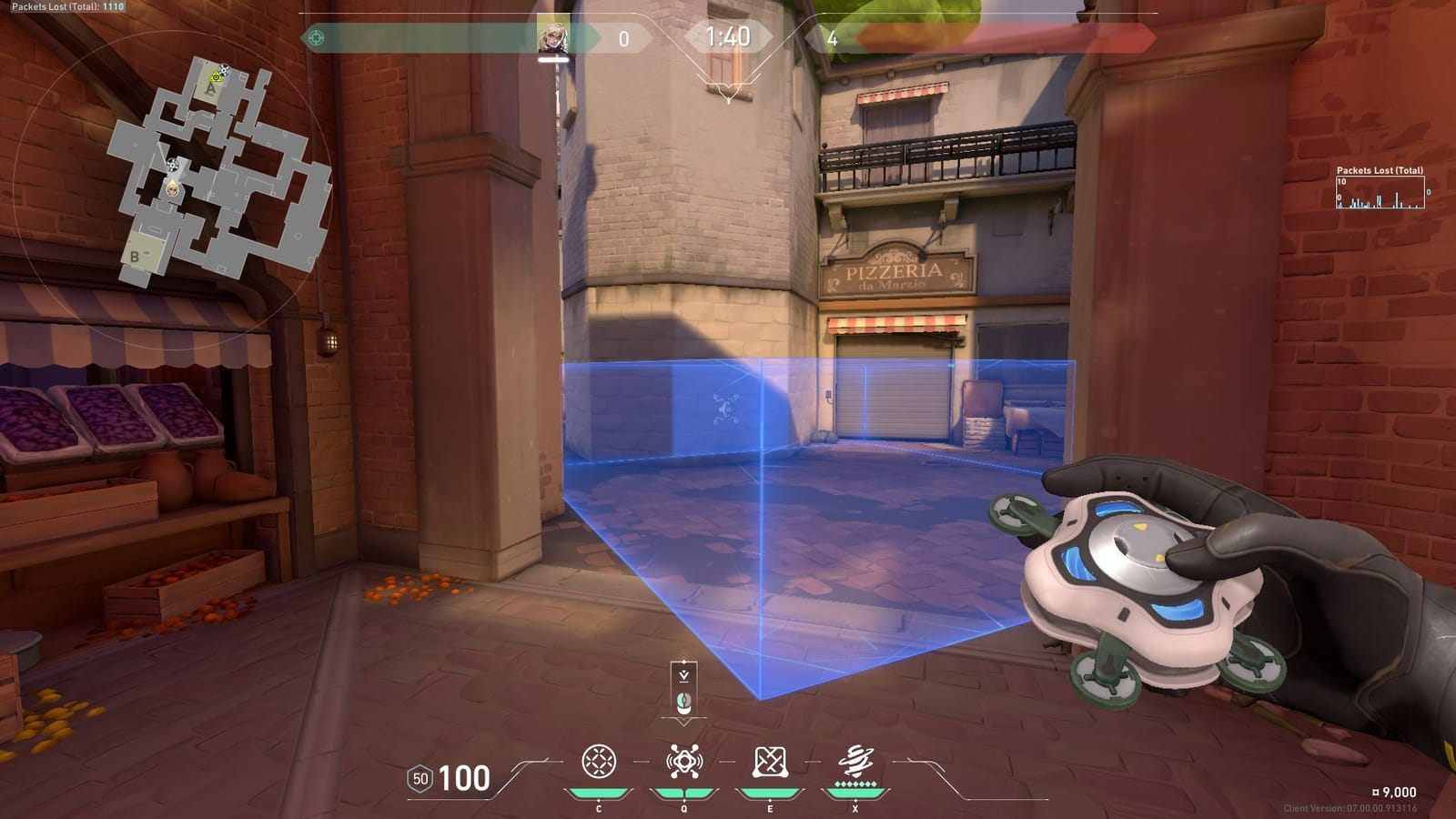The height and width of the screenshot is (819, 1456).
Task: Select the Turret ability icon above E
Action: pos(769,760)
